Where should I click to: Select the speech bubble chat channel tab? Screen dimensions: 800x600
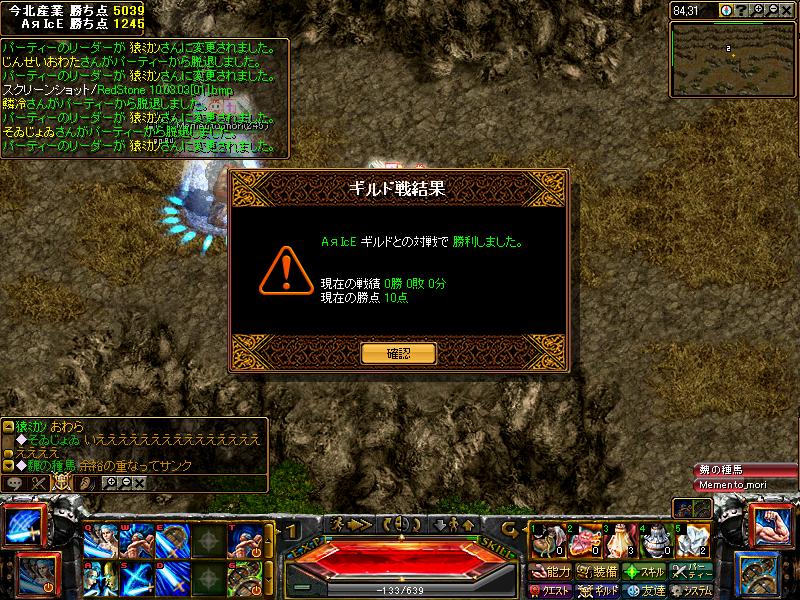pos(14,483)
